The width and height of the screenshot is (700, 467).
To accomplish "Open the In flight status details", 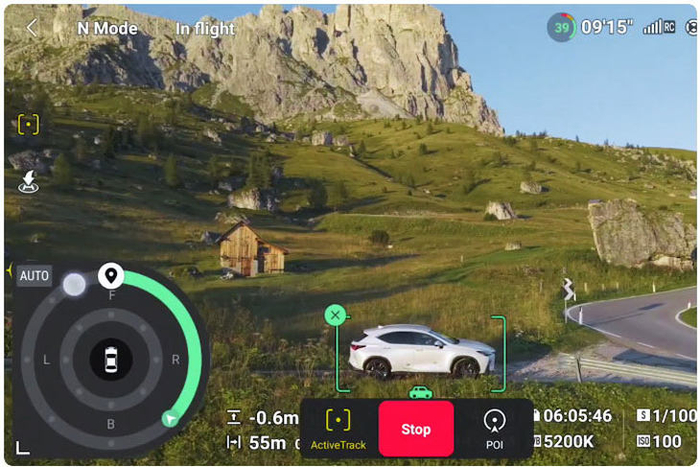I will (205, 28).
